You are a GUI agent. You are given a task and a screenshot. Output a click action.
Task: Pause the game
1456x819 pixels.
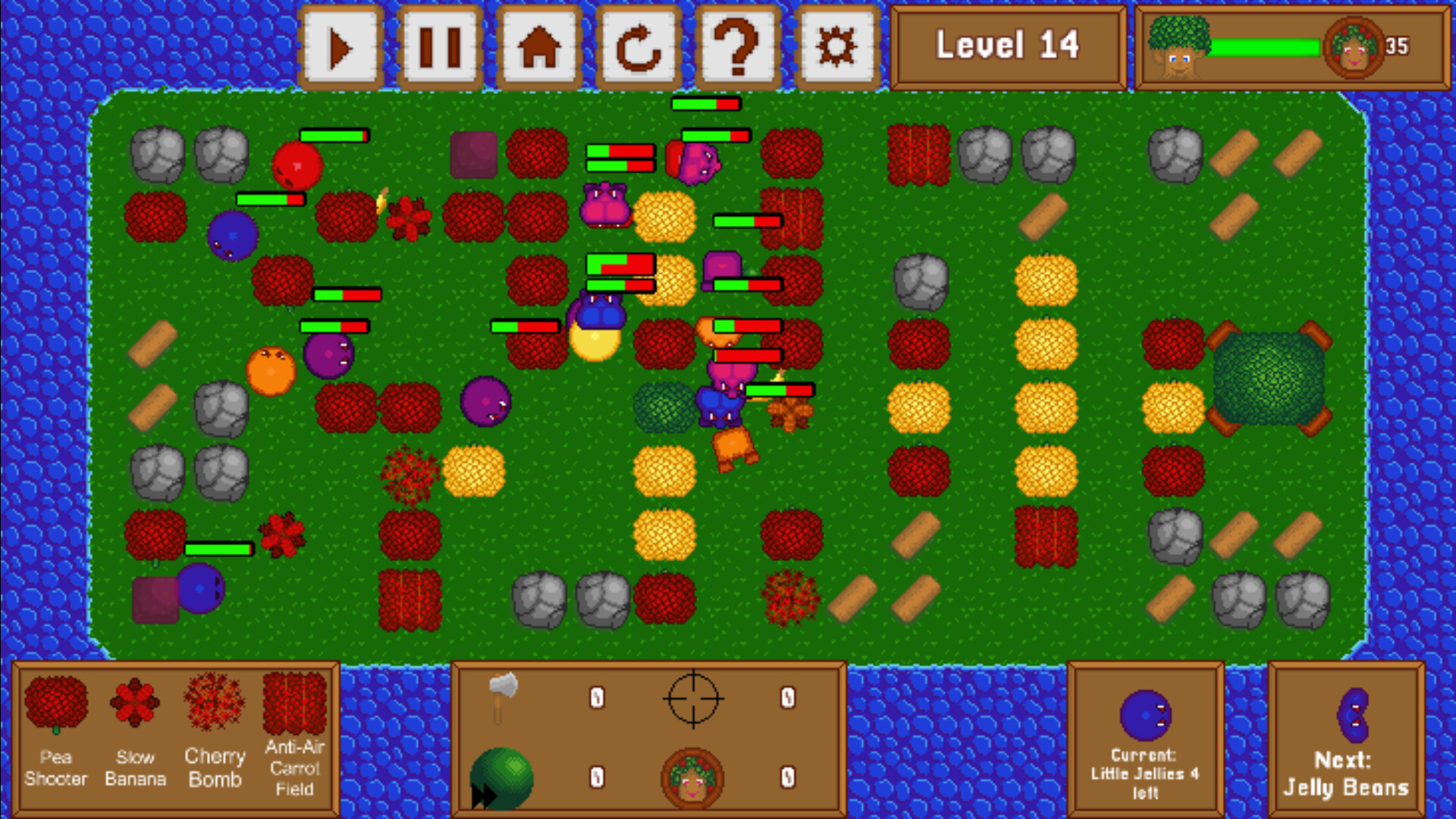(441, 45)
